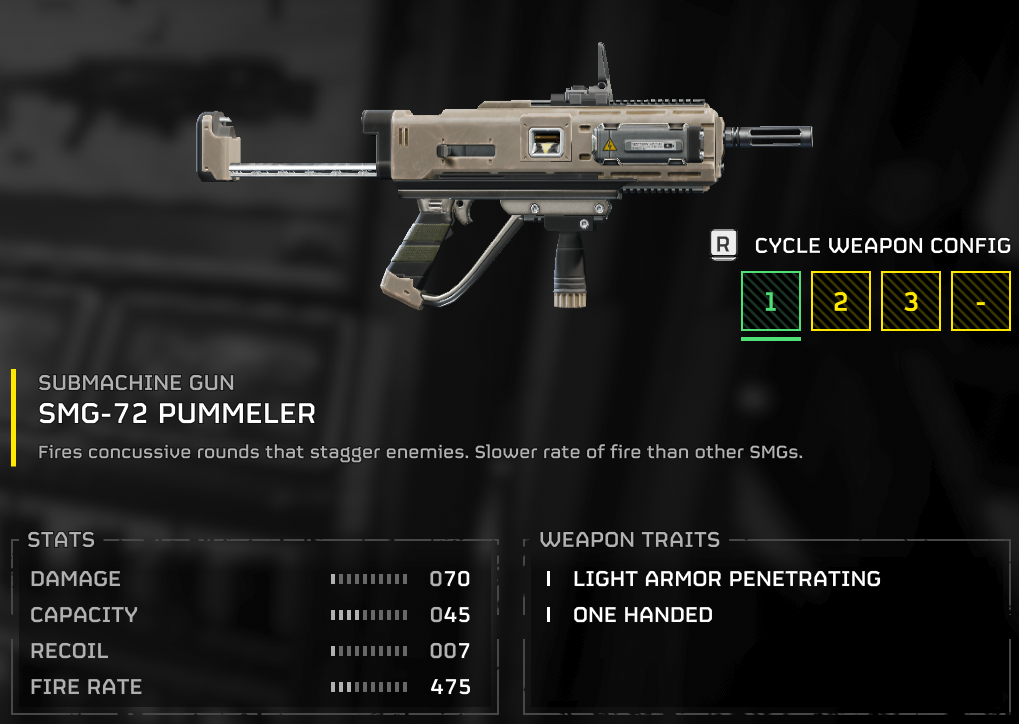The height and width of the screenshot is (724, 1019).
Task: Choose weapon config slot 3
Action: point(910,301)
